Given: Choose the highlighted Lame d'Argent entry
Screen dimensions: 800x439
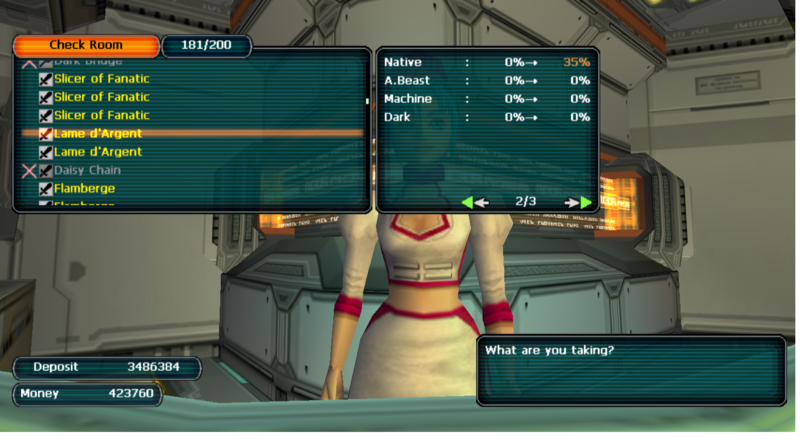Looking at the screenshot, I should tap(98, 133).
